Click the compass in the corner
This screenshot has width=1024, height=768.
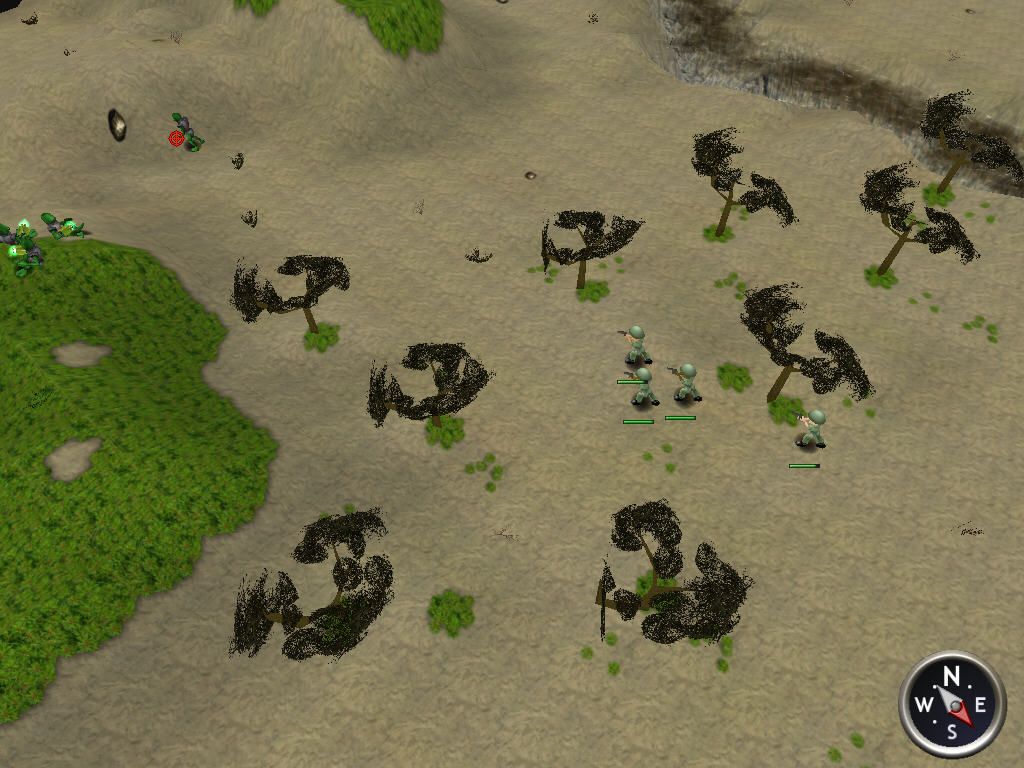[951, 704]
